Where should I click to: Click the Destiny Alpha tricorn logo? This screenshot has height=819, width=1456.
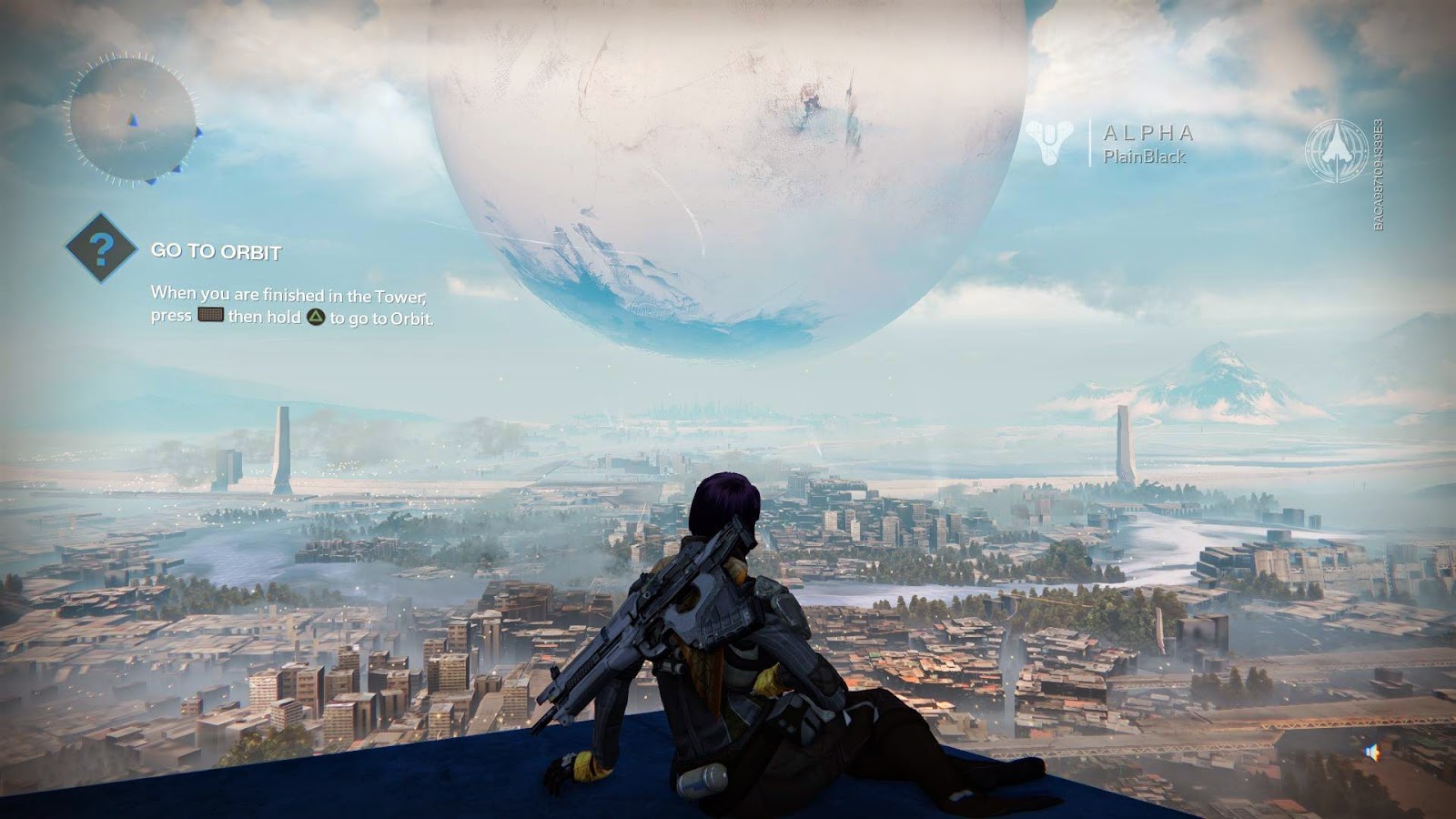[1049, 144]
